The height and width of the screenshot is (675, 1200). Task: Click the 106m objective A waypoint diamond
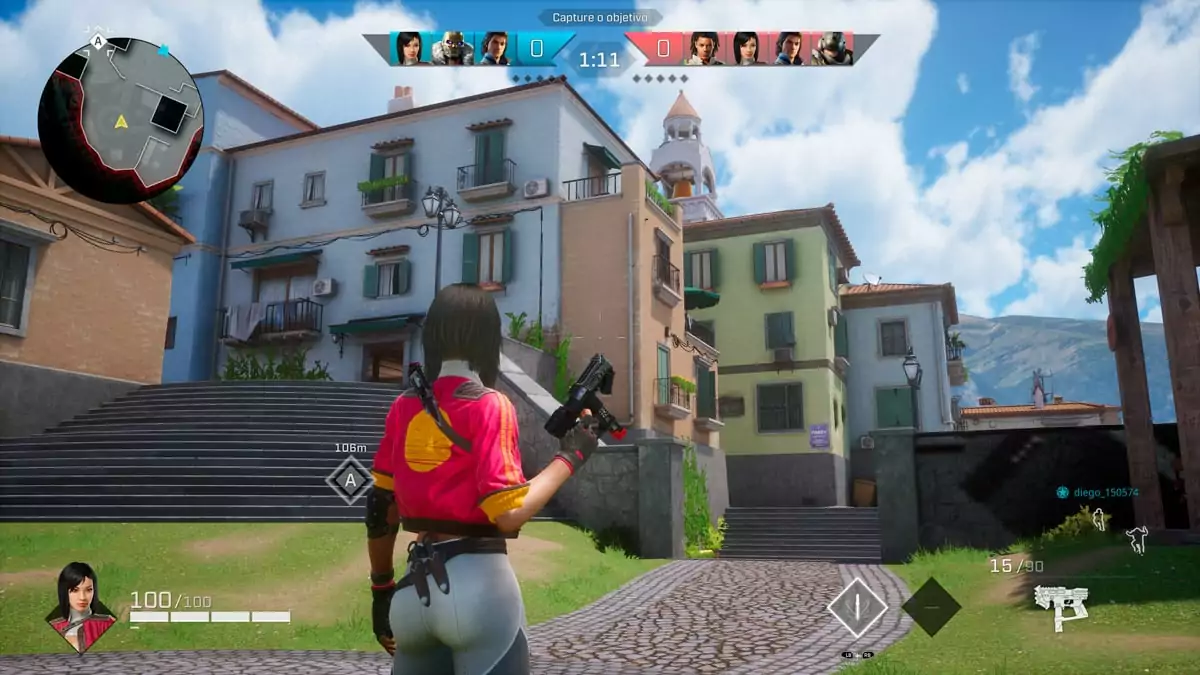tap(350, 480)
